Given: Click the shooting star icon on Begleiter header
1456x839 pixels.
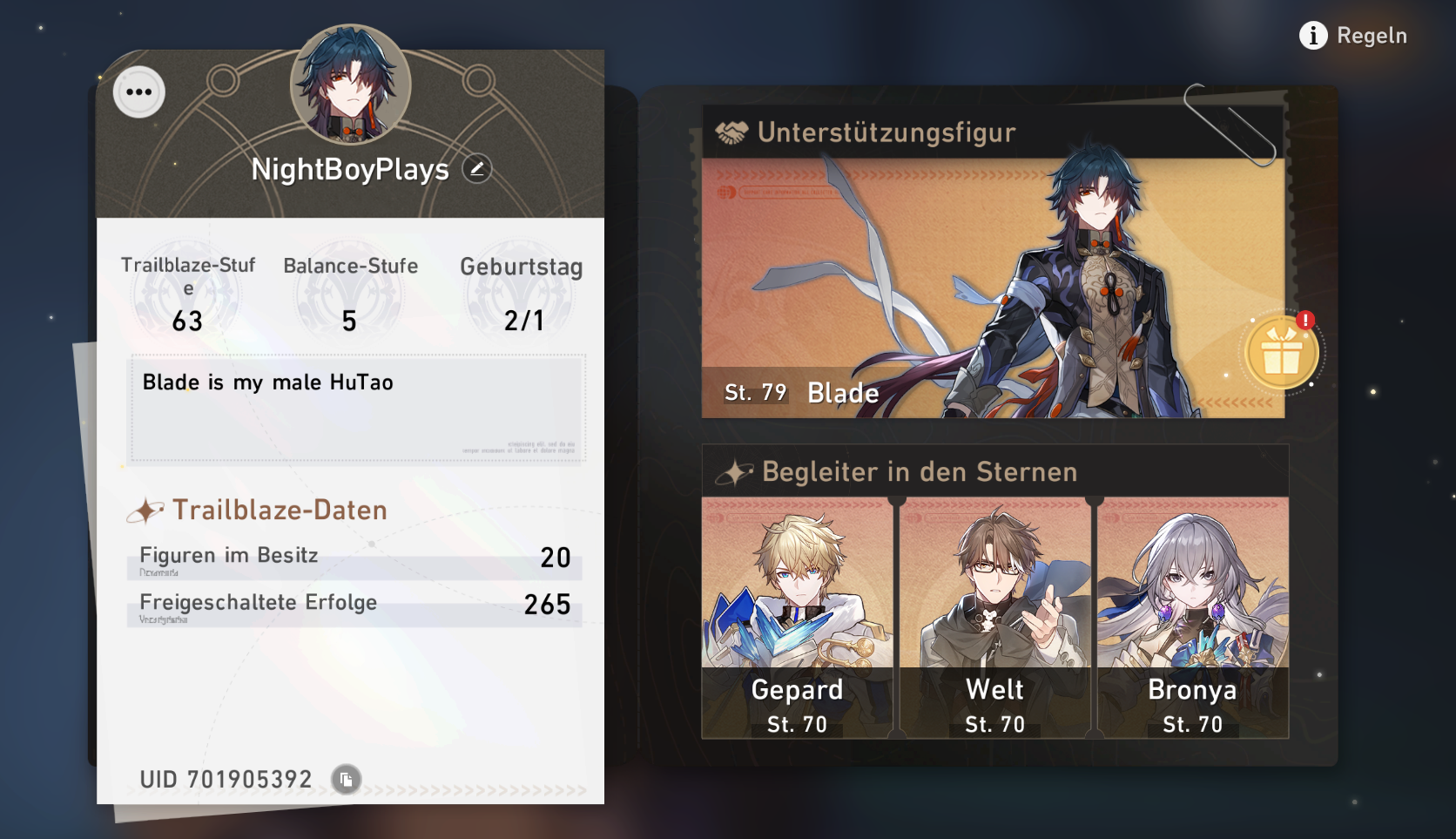Looking at the screenshot, I should 733,471.
